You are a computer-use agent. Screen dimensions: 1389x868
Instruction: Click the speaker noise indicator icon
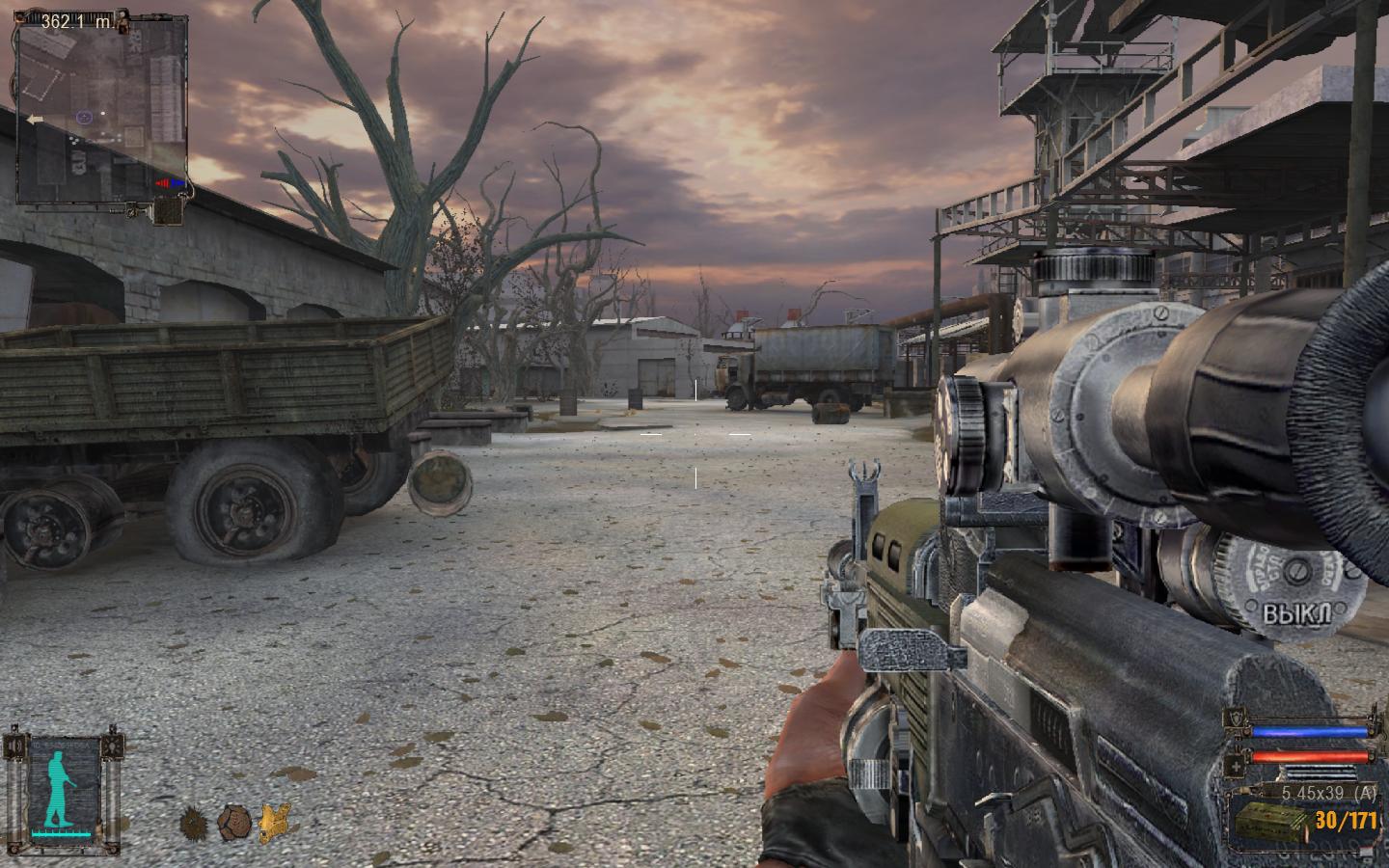coord(15,745)
